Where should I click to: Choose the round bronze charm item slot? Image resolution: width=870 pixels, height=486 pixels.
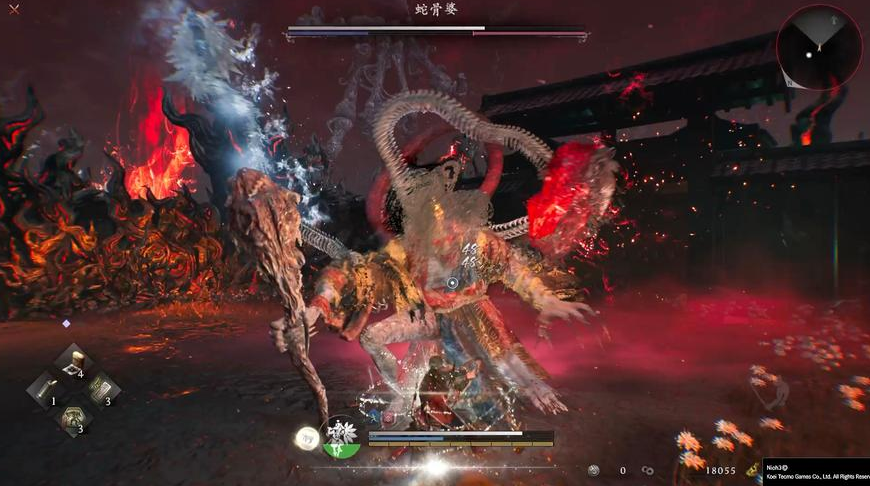[74, 418]
